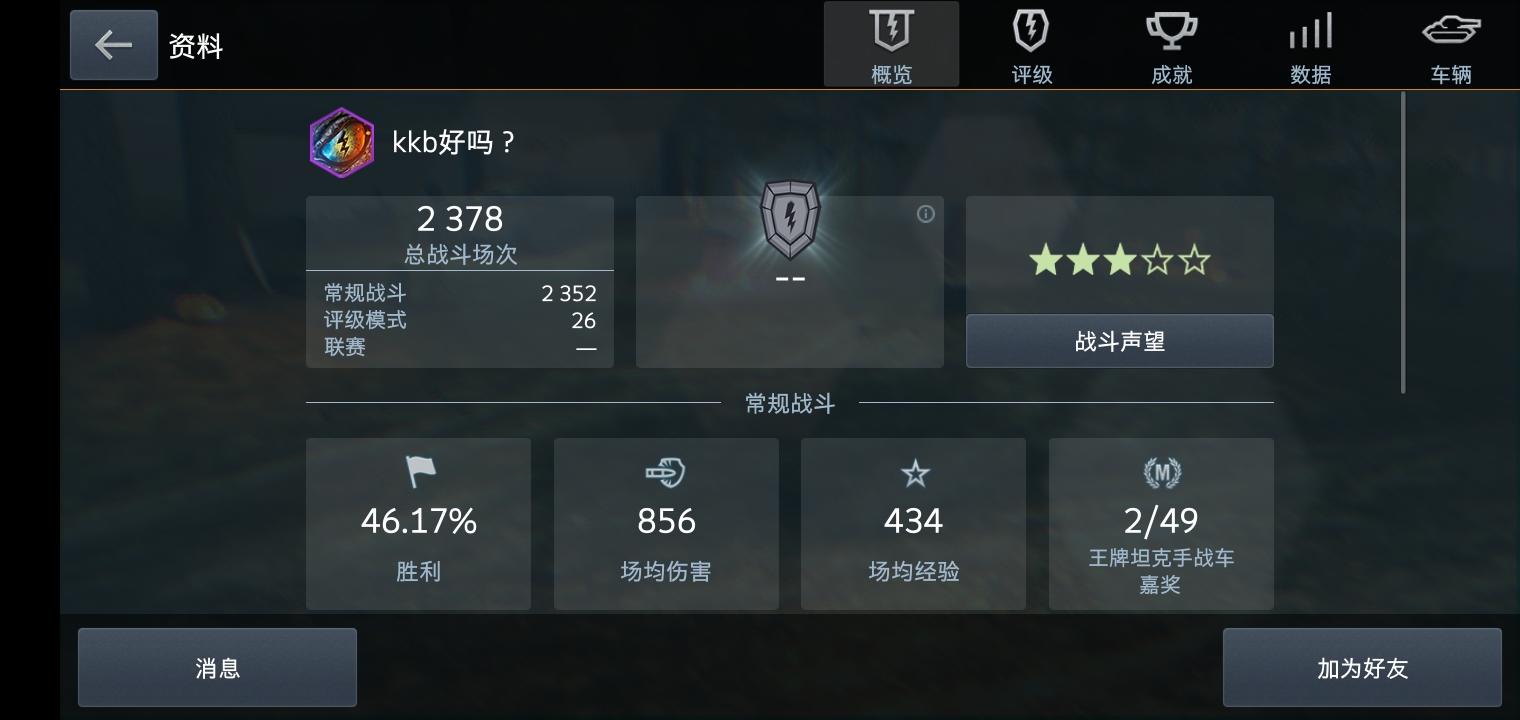Select the victory flag icon above 46.17%
Image resolution: width=1520 pixels, height=720 pixels.
(x=418, y=473)
